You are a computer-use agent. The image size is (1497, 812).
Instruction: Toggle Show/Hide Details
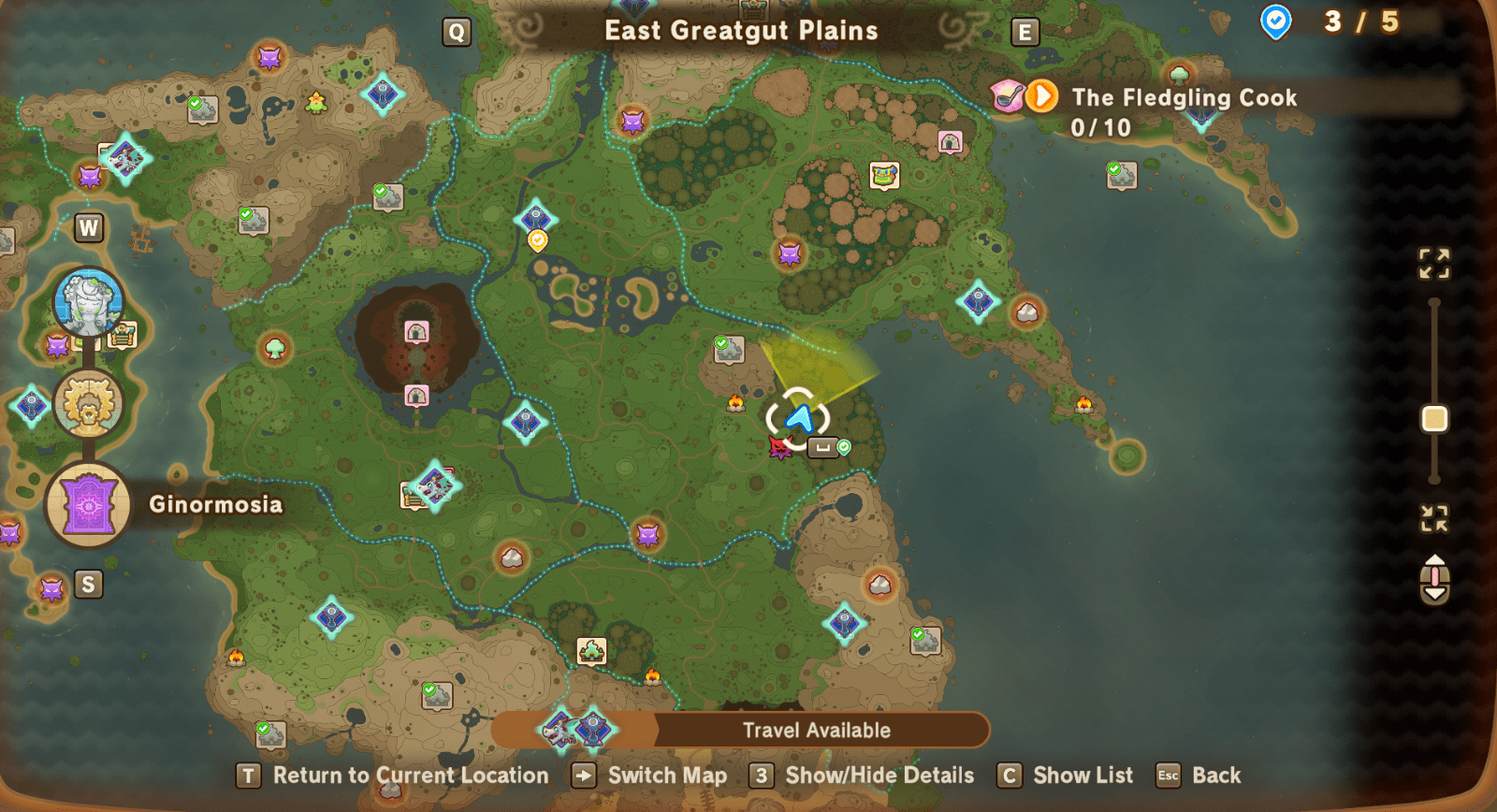[762, 776]
